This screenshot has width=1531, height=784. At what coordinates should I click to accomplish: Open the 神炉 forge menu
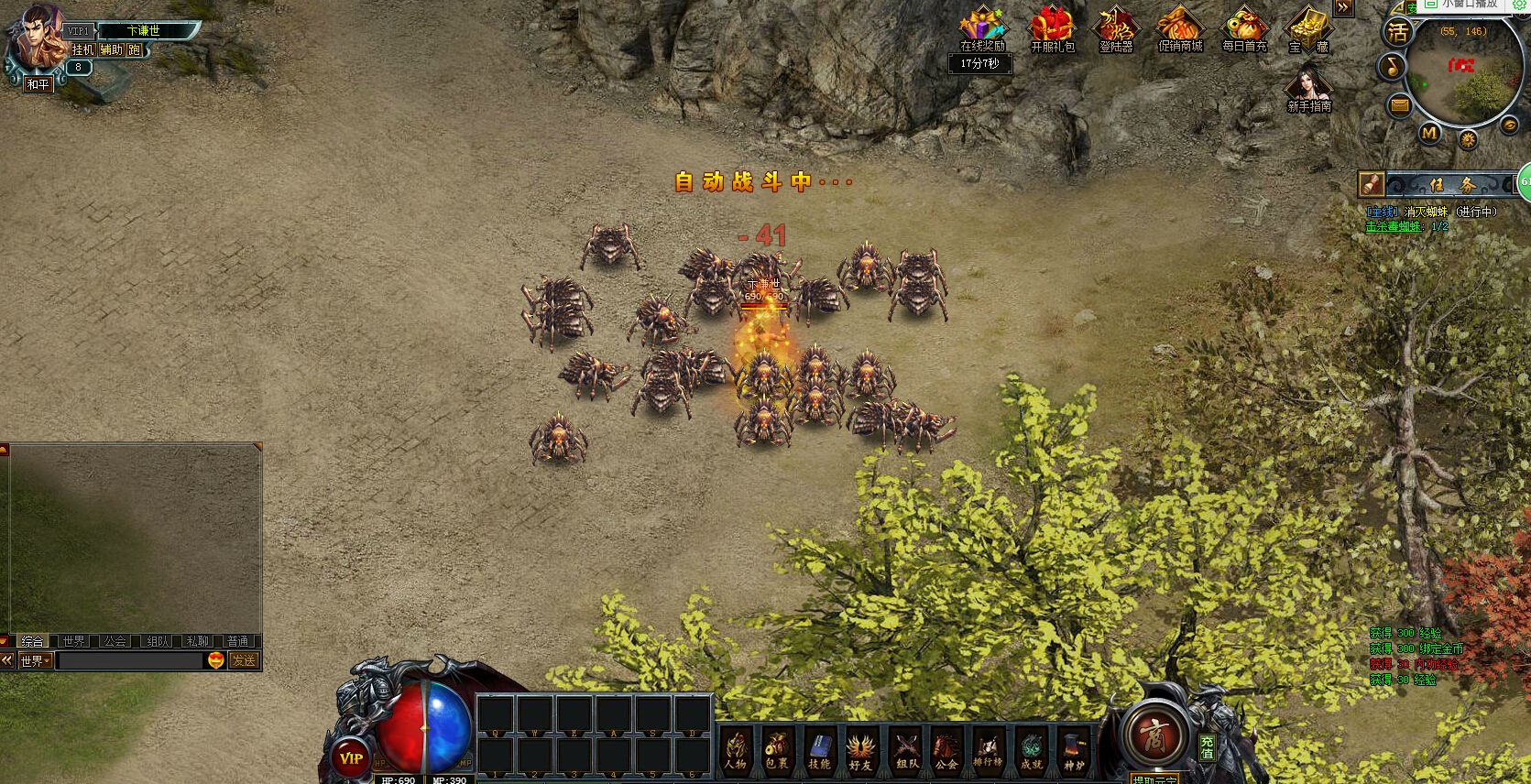1073,749
